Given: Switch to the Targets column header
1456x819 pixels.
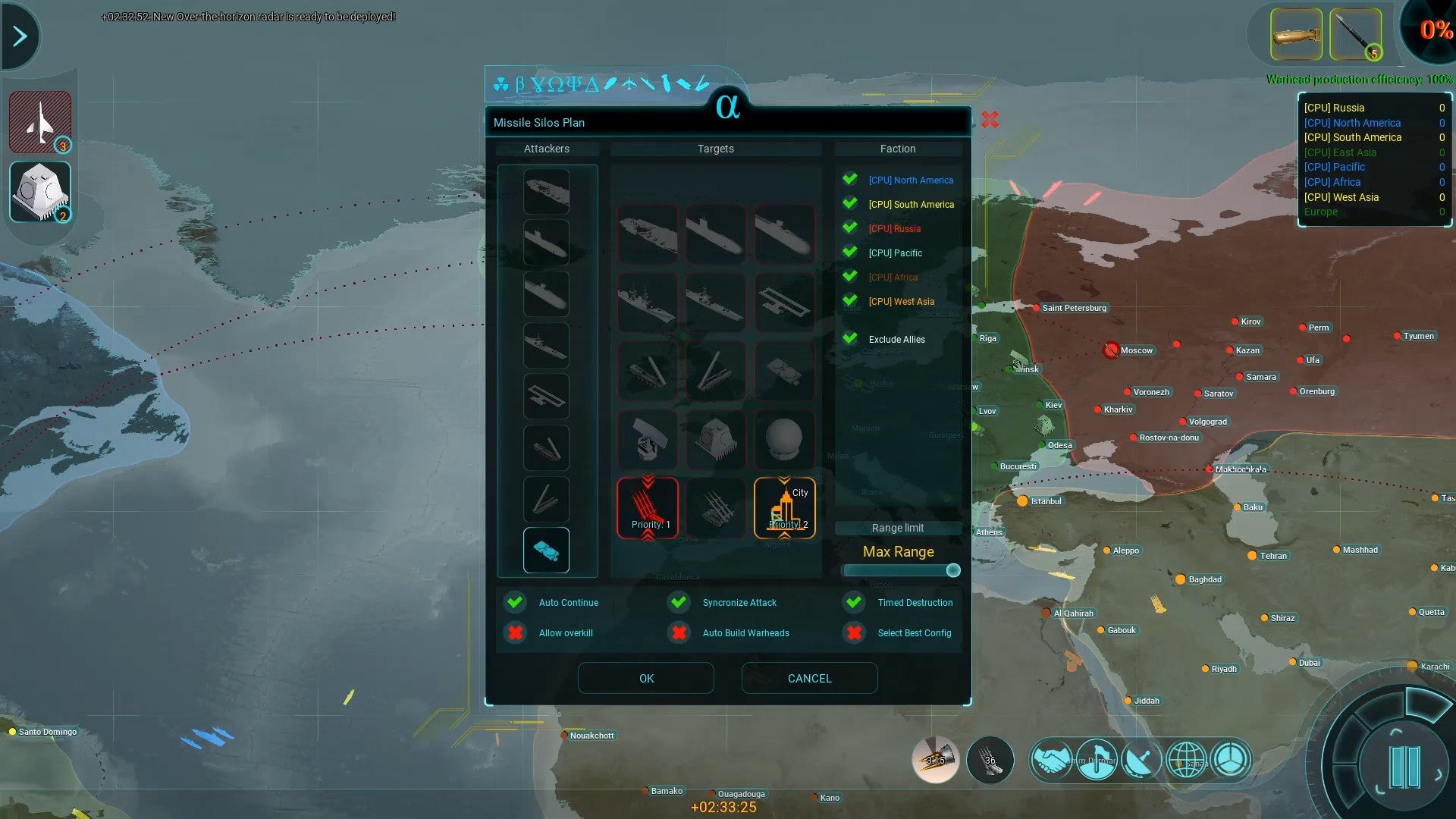Looking at the screenshot, I should click(x=716, y=149).
